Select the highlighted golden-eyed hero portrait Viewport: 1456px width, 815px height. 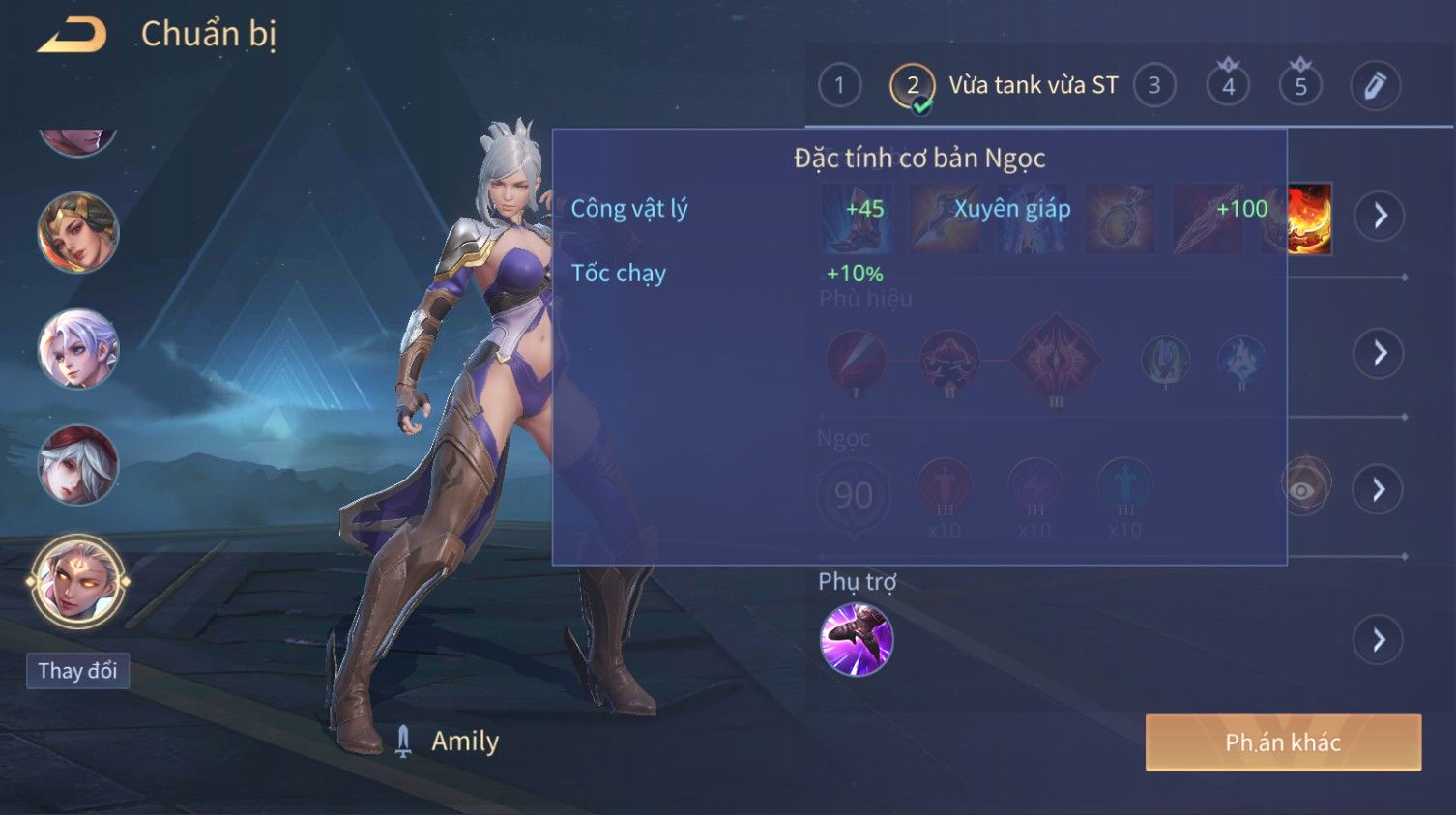pos(77,581)
